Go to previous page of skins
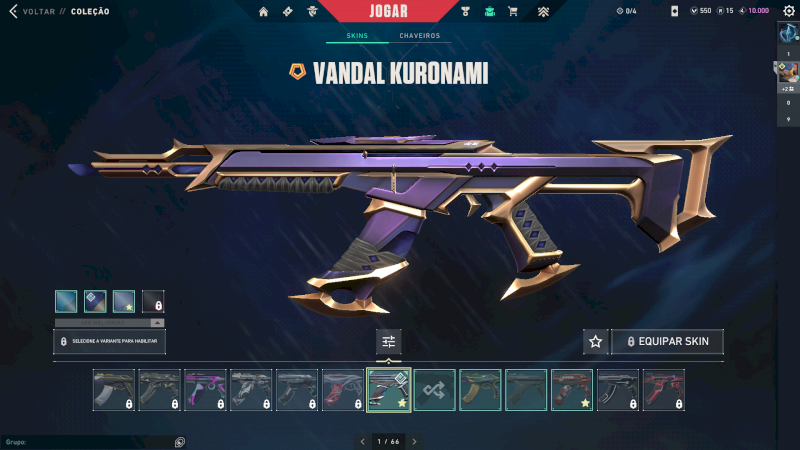The height and width of the screenshot is (450, 800). click(x=363, y=441)
